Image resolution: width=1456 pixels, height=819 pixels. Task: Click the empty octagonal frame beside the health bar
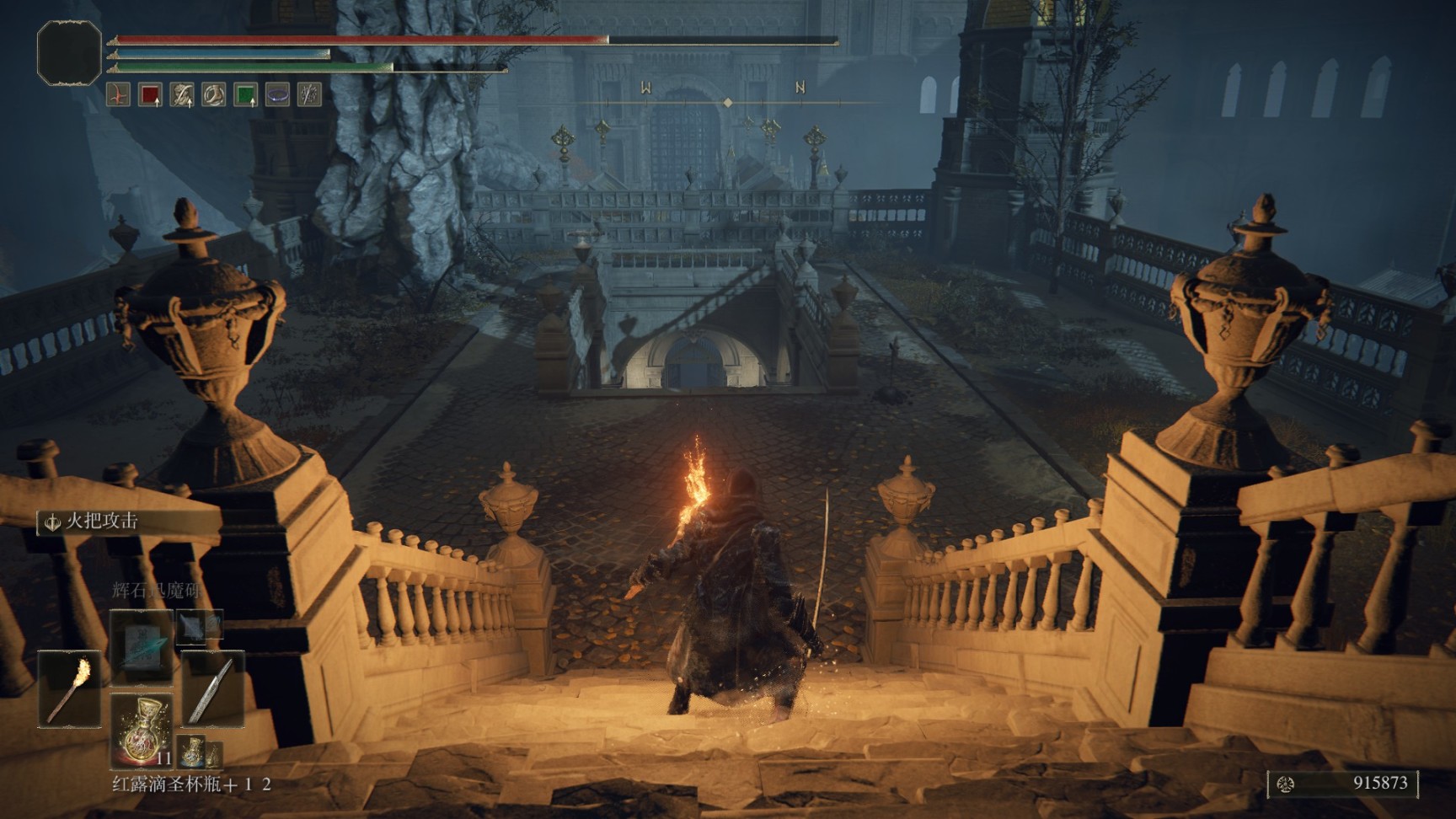point(69,53)
